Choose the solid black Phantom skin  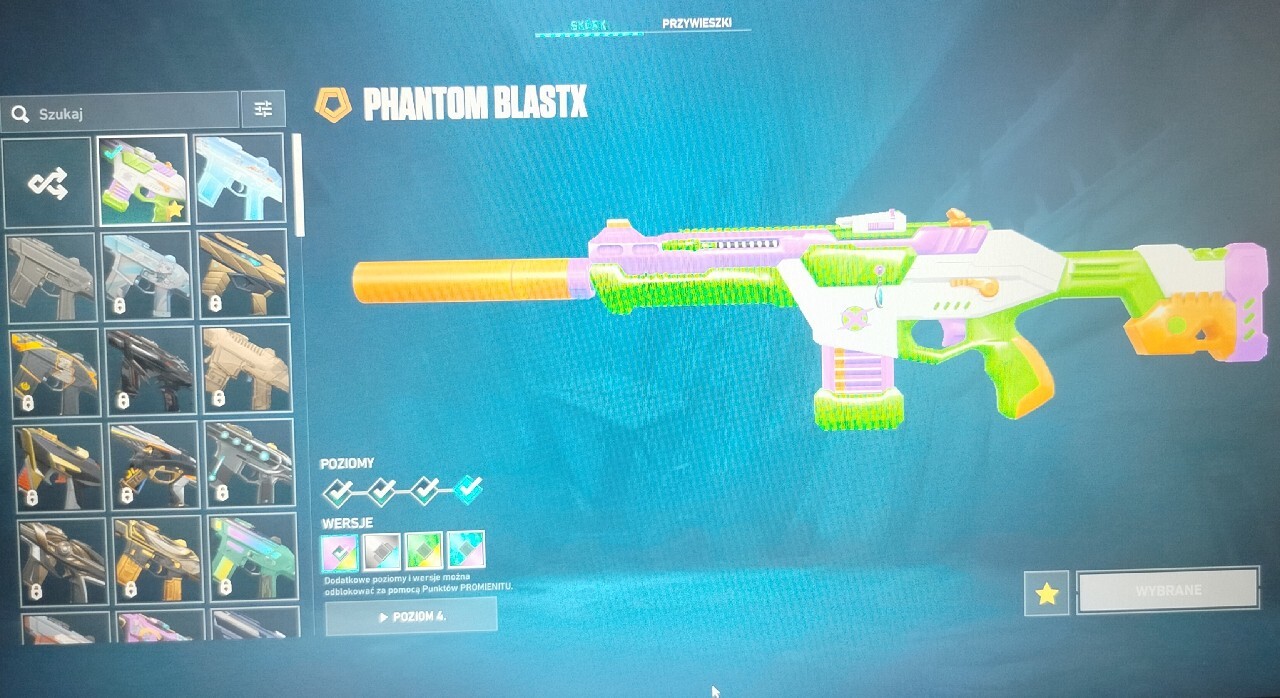[x=148, y=371]
